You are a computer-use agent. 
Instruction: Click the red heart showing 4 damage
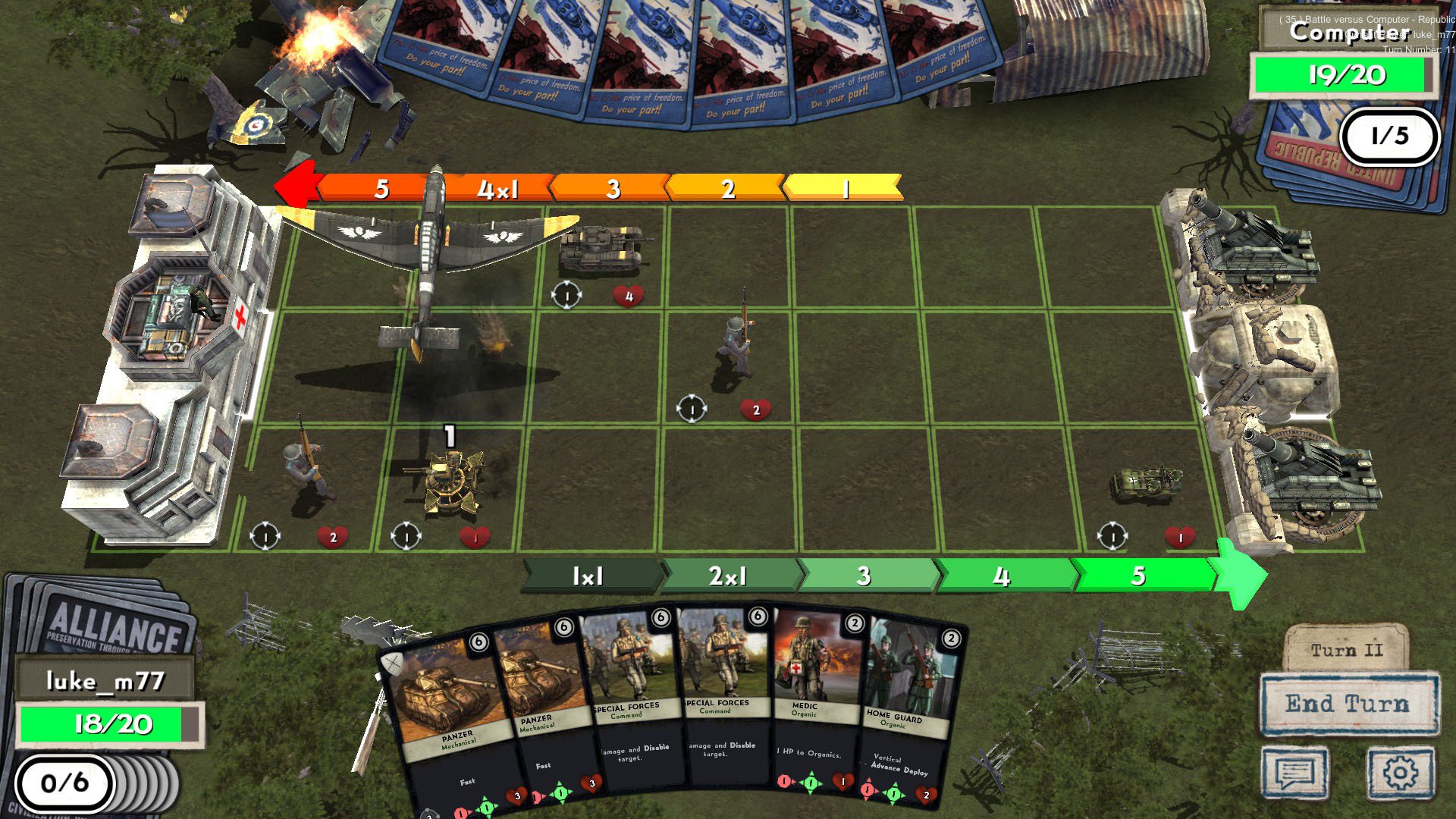coord(628,297)
